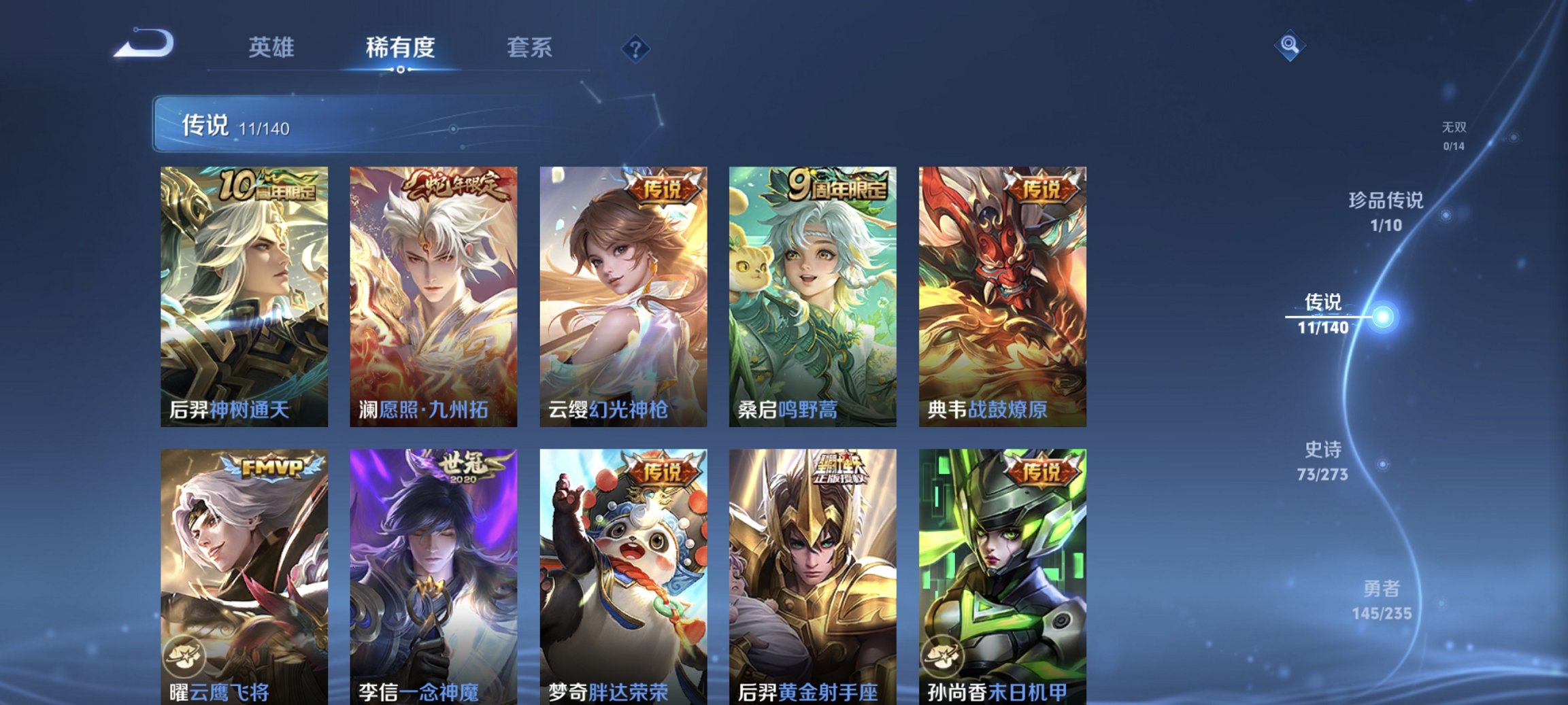Click the question mark help icon
This screenshot has height=705, width=1568.
pos(633,48)
